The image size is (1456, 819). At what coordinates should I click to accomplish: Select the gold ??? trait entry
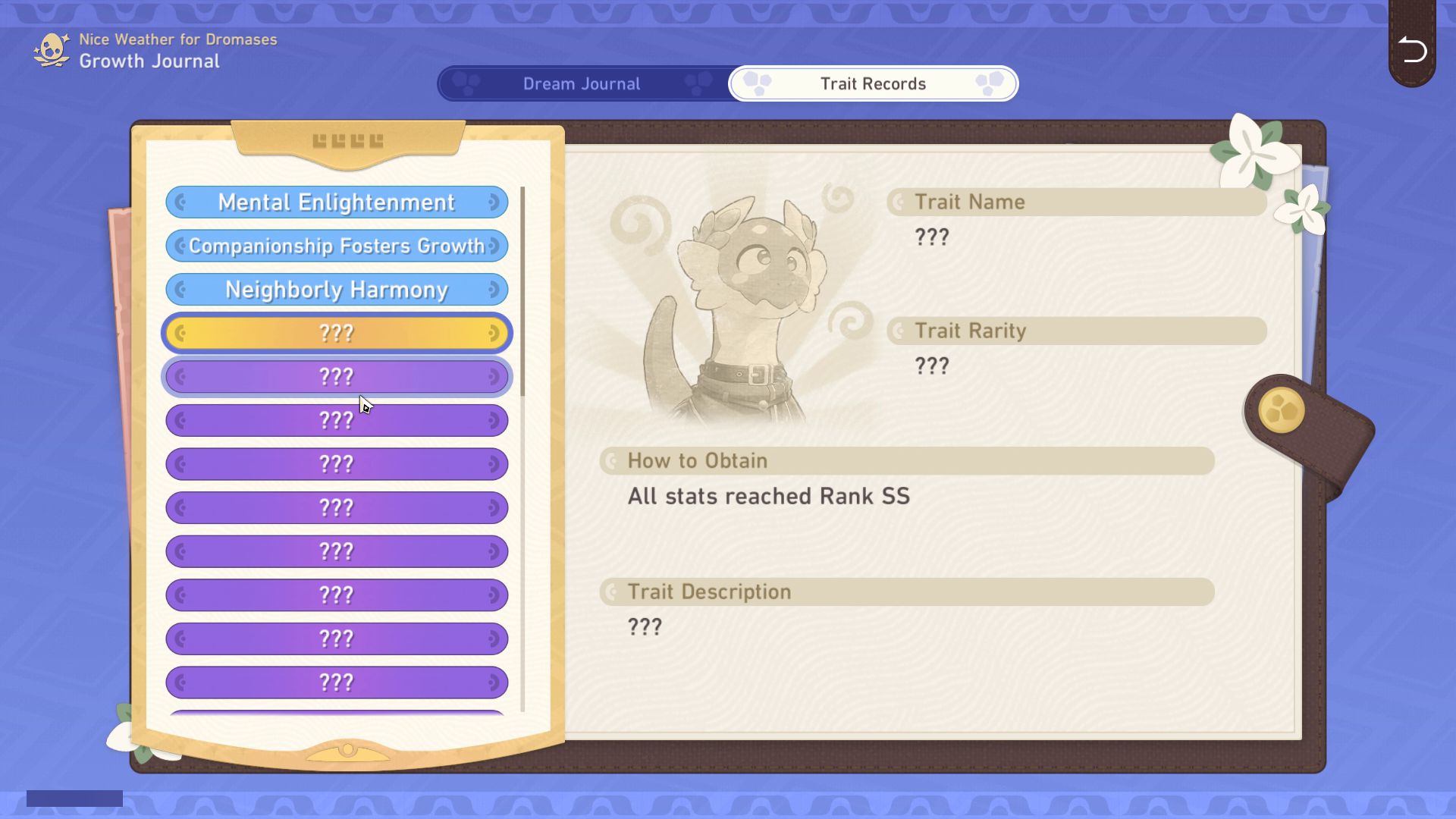pos(337,334)
